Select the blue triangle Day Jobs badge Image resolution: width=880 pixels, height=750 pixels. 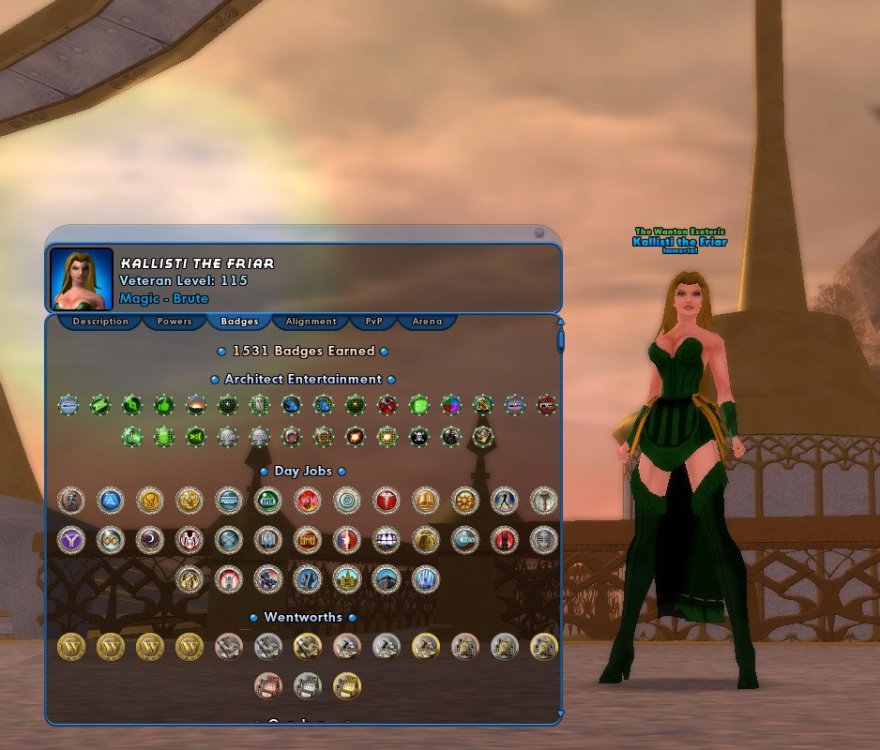pyautogui.click(x=110, y=500)
